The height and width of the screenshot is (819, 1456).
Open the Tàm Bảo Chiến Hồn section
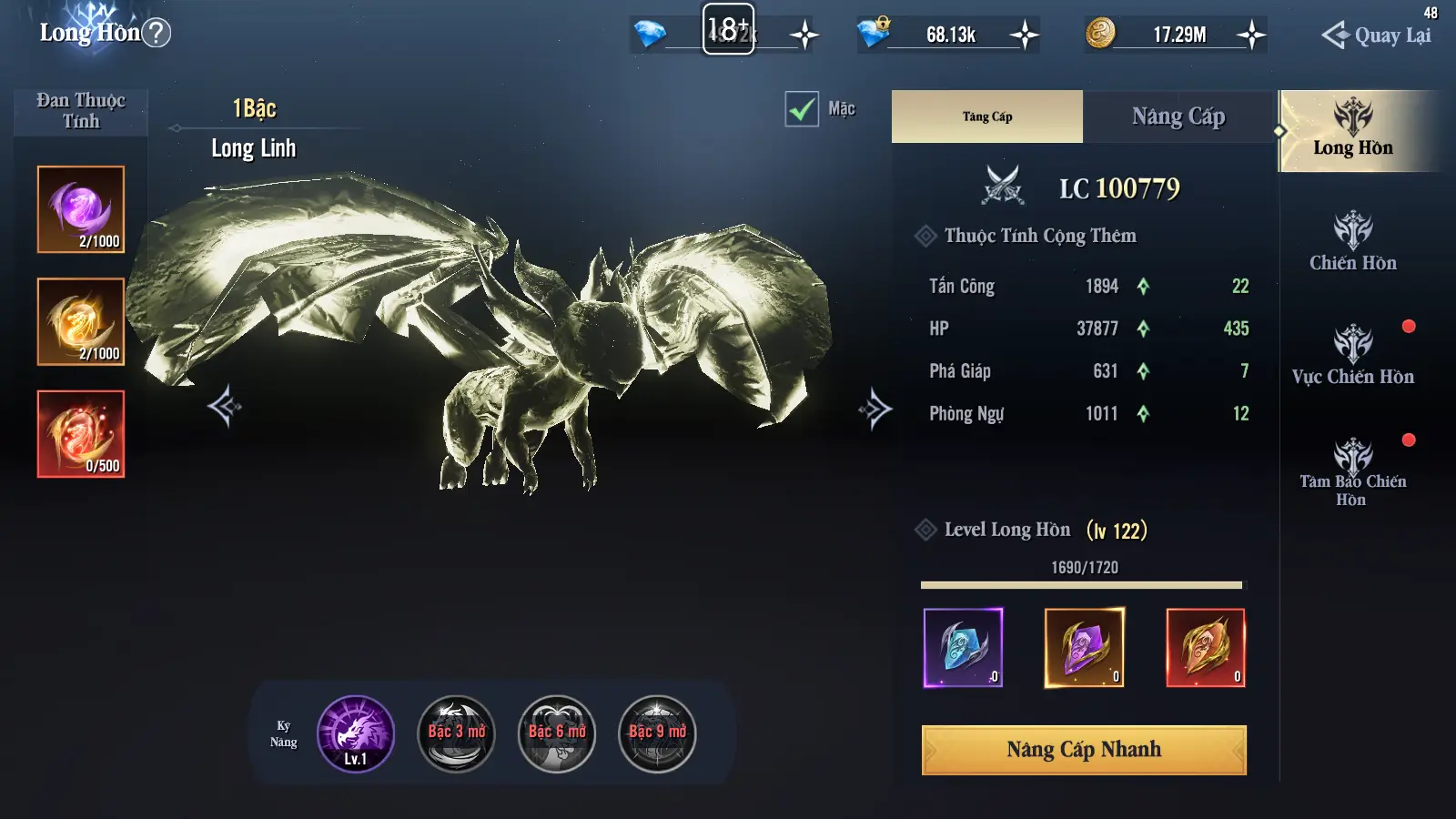(1352, 471)
